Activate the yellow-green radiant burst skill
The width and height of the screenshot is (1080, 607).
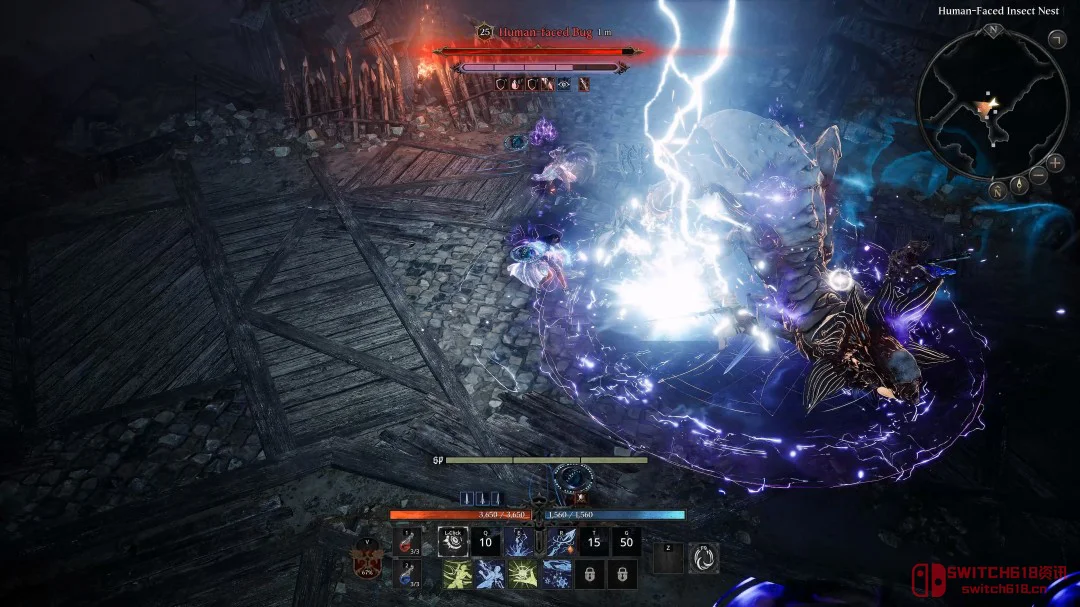click(520, 574)
